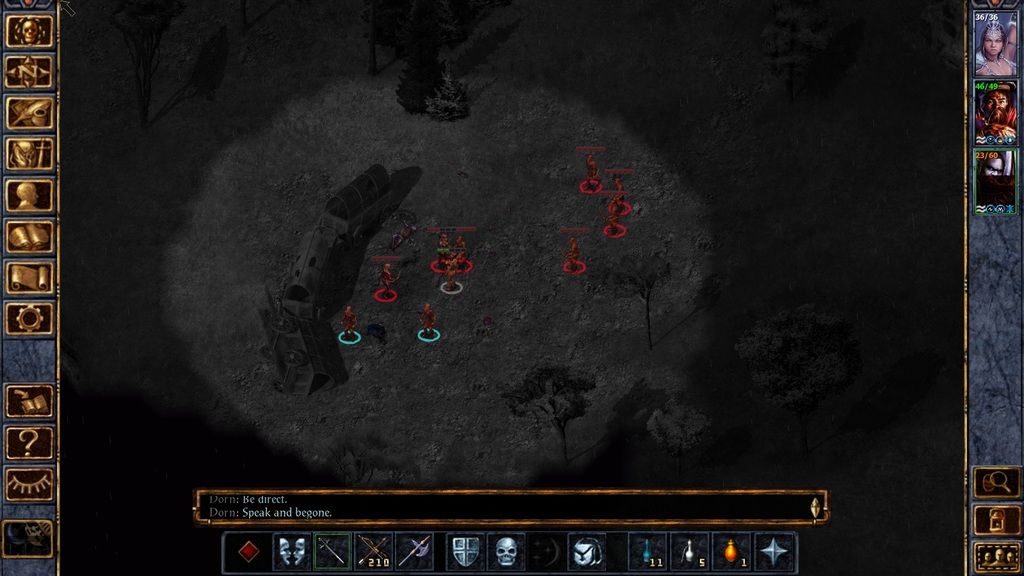Select the dark-haired third party portrait
Viewport: 1024px width, 576px height.
(x=995, y=182)
